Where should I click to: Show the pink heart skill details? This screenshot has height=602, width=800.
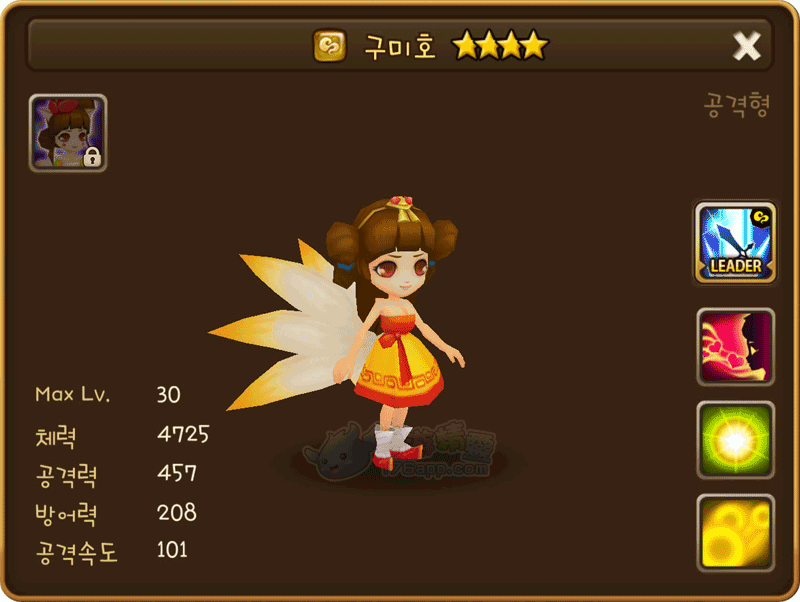click(735, 347)
